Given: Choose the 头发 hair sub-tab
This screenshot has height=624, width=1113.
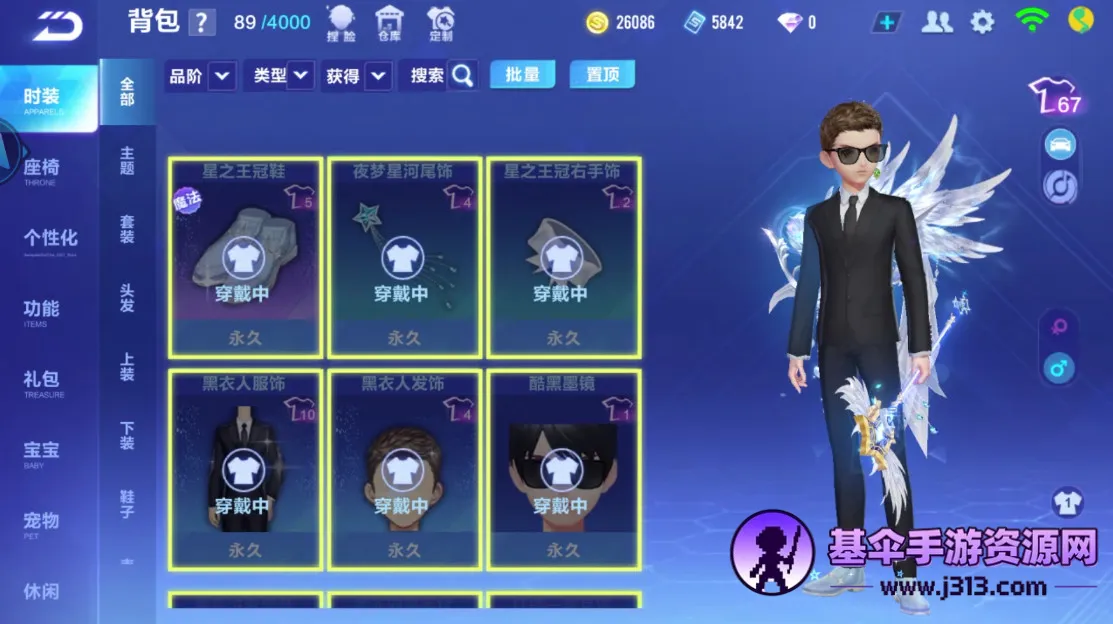Looking at the screenshot, I should [127, 298].
